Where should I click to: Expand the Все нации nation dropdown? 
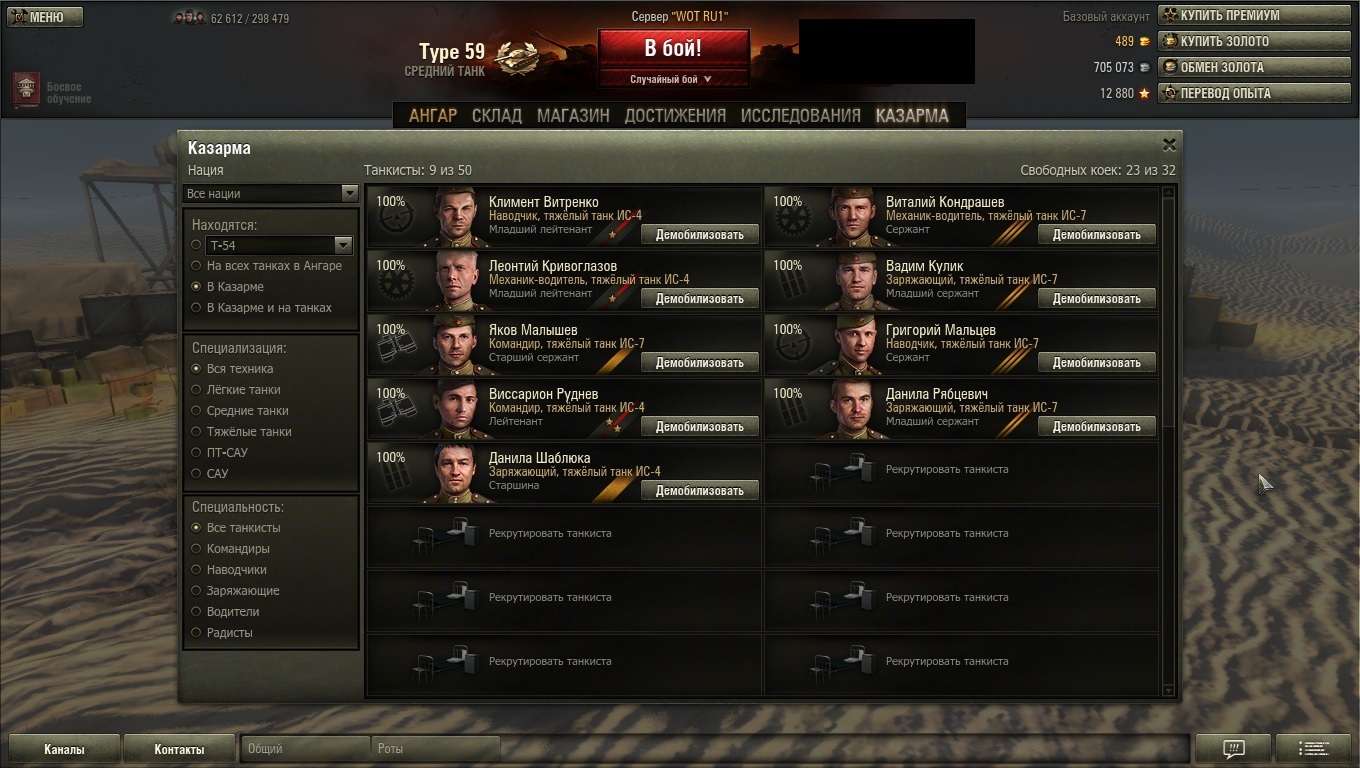[x=270, y=193]
